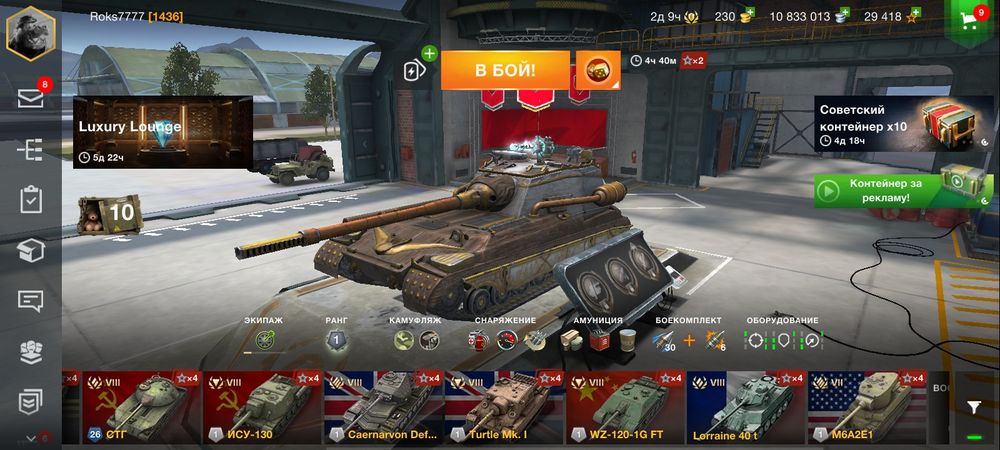Pick the WZ-120-1G FT tank card
Image resolution: width=1000 pixels, height=450 pixels.
click(625, 407)
